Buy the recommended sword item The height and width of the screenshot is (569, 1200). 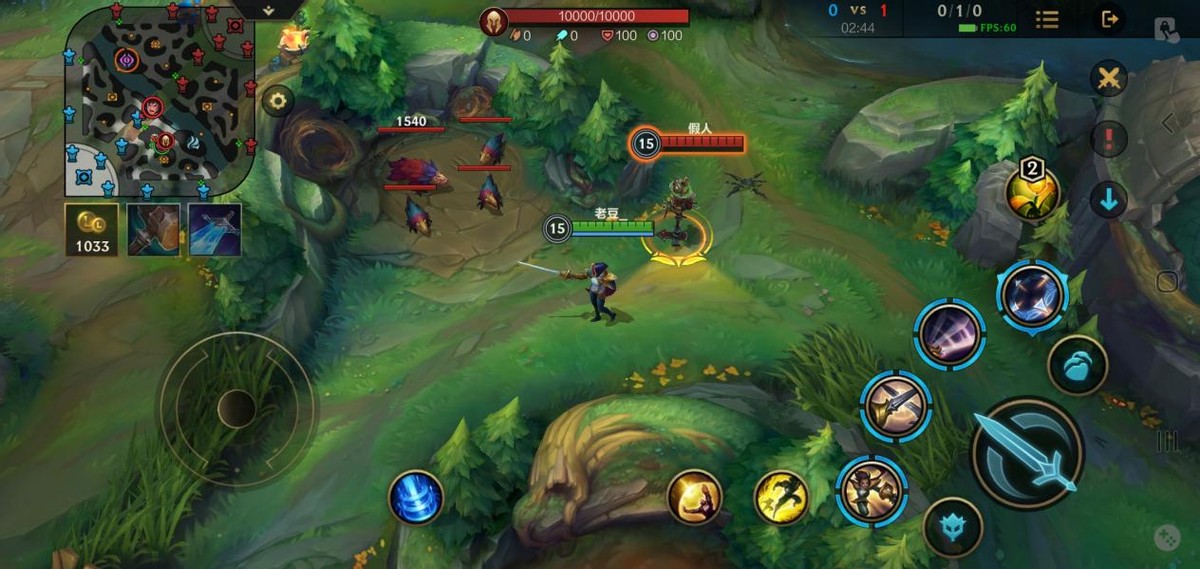215,230
